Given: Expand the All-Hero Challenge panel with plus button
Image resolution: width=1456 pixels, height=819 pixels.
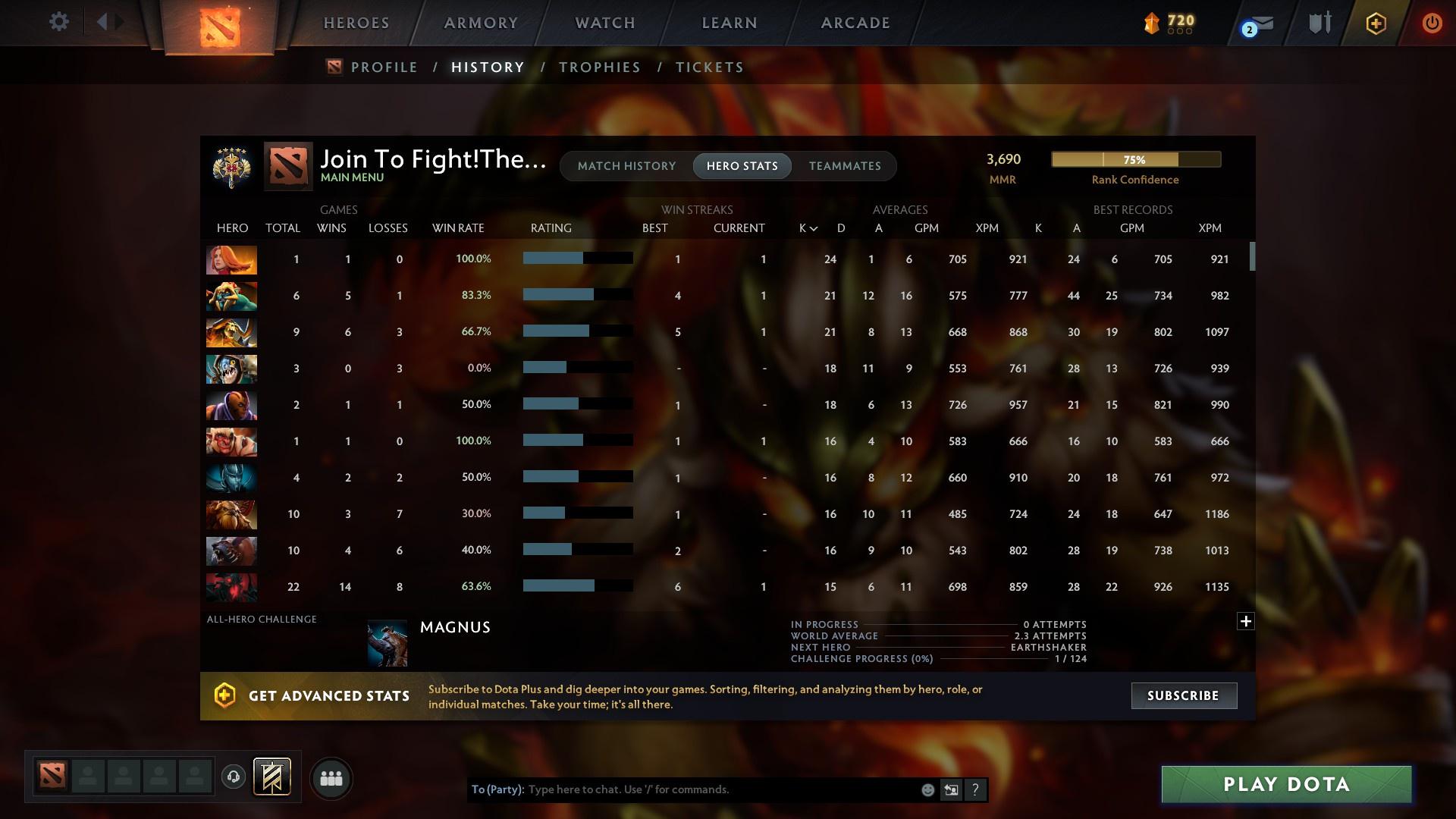Looking at the screenshot, I should (x=1246, y=621).
